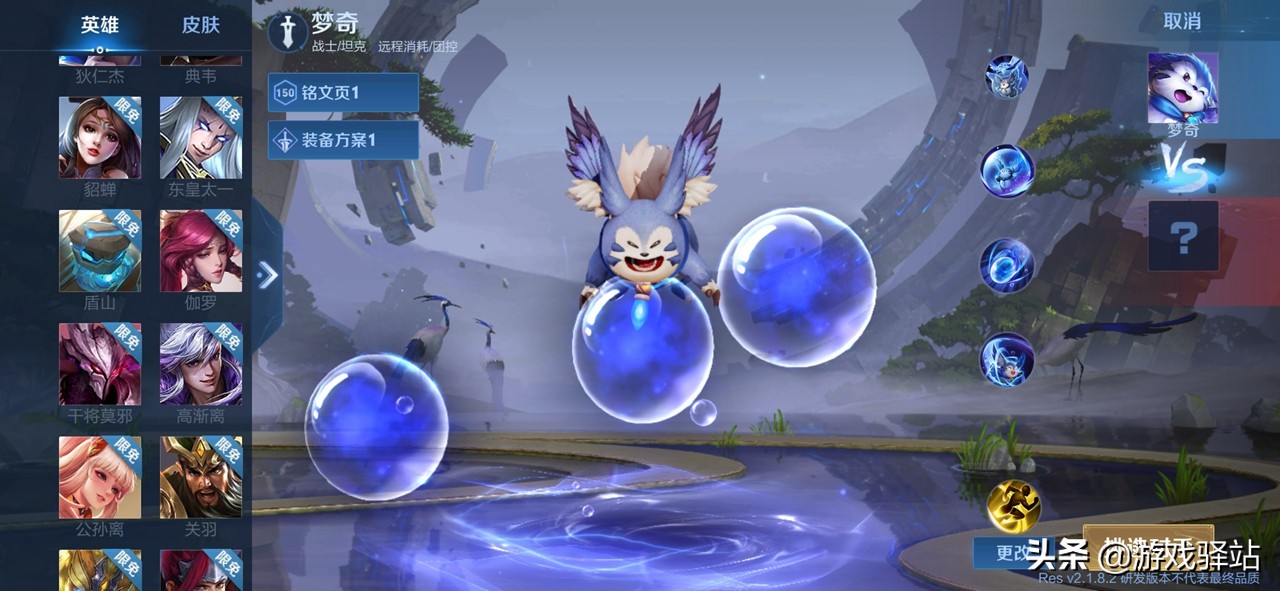Click 取消 to cancel hero selection

tap(1182, 21)
